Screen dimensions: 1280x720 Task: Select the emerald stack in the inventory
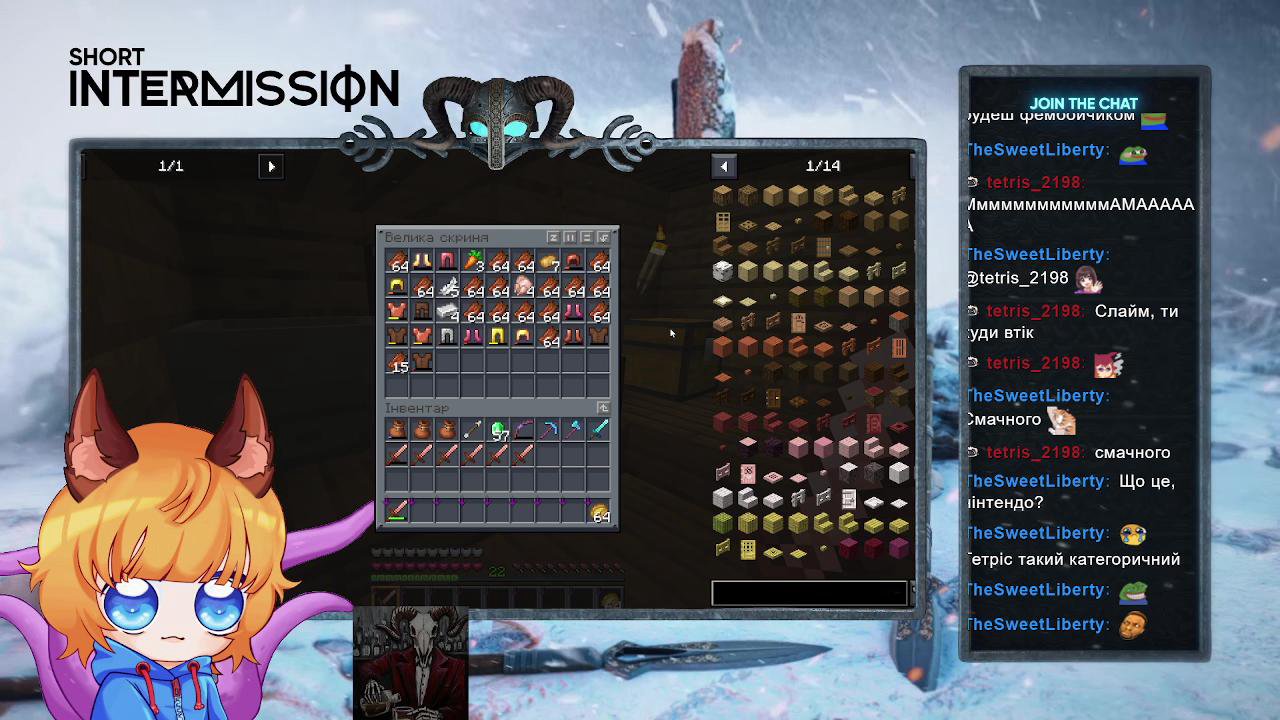(x=498, y=430)
